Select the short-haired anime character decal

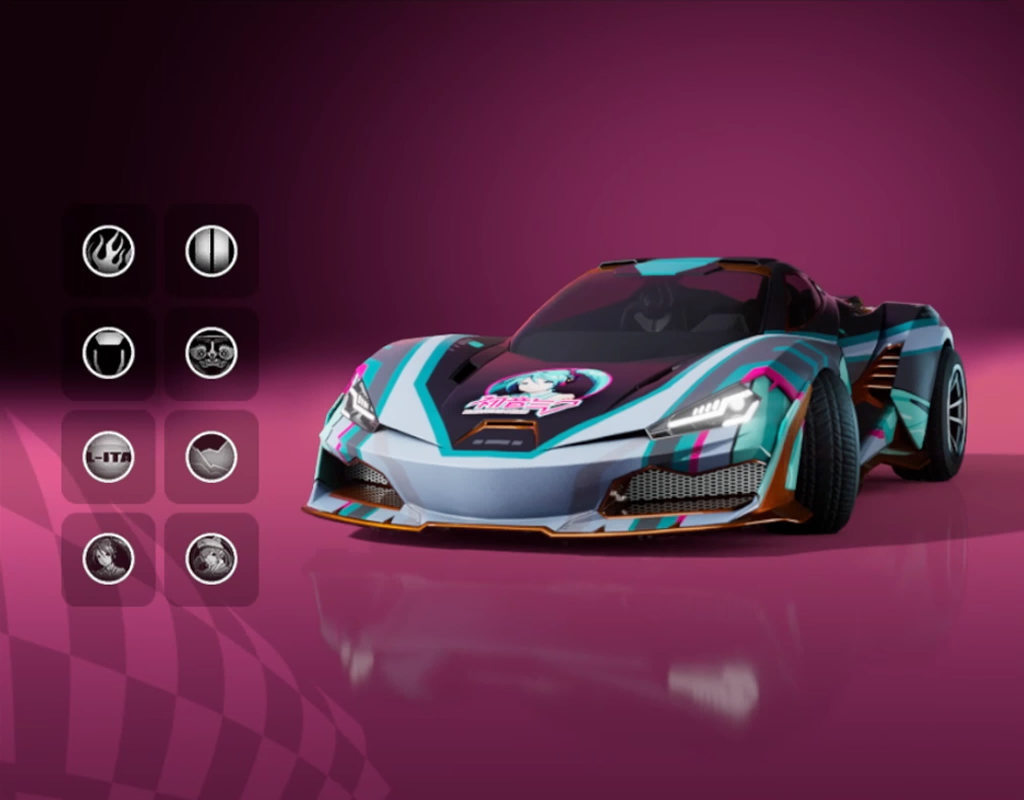coord(108,559)
